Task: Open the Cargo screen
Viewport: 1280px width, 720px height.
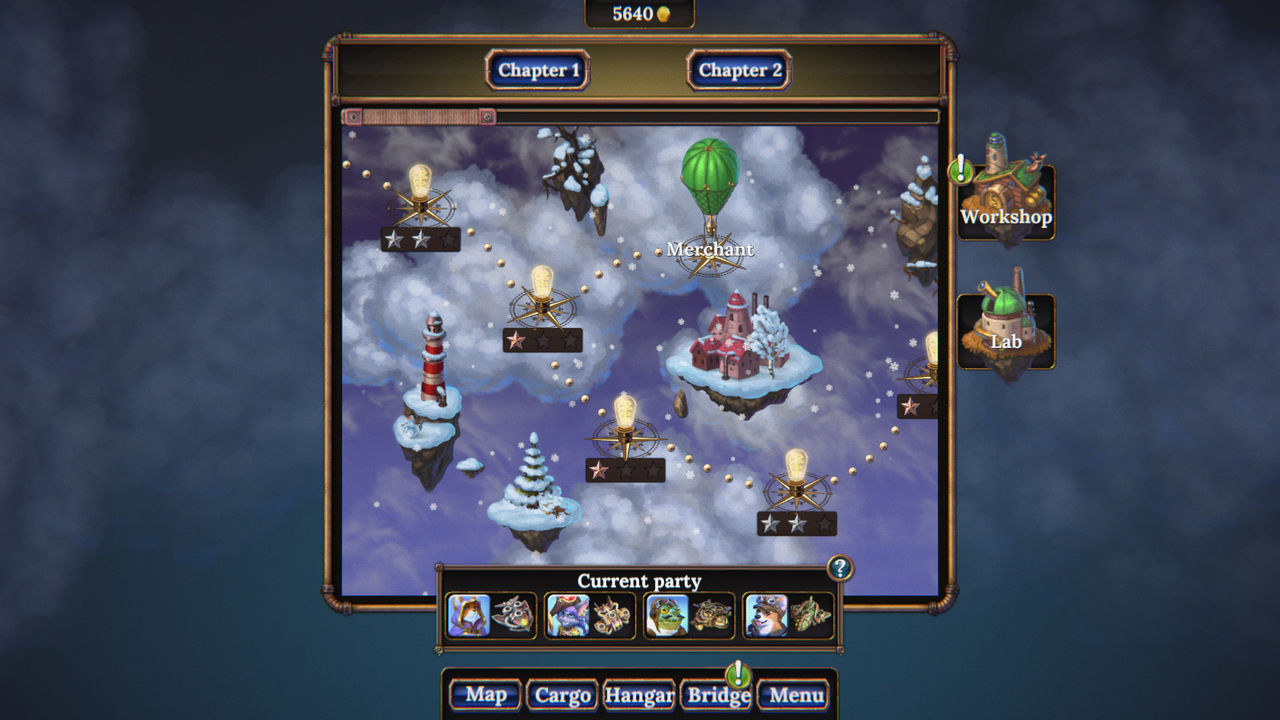Action: 561,693
